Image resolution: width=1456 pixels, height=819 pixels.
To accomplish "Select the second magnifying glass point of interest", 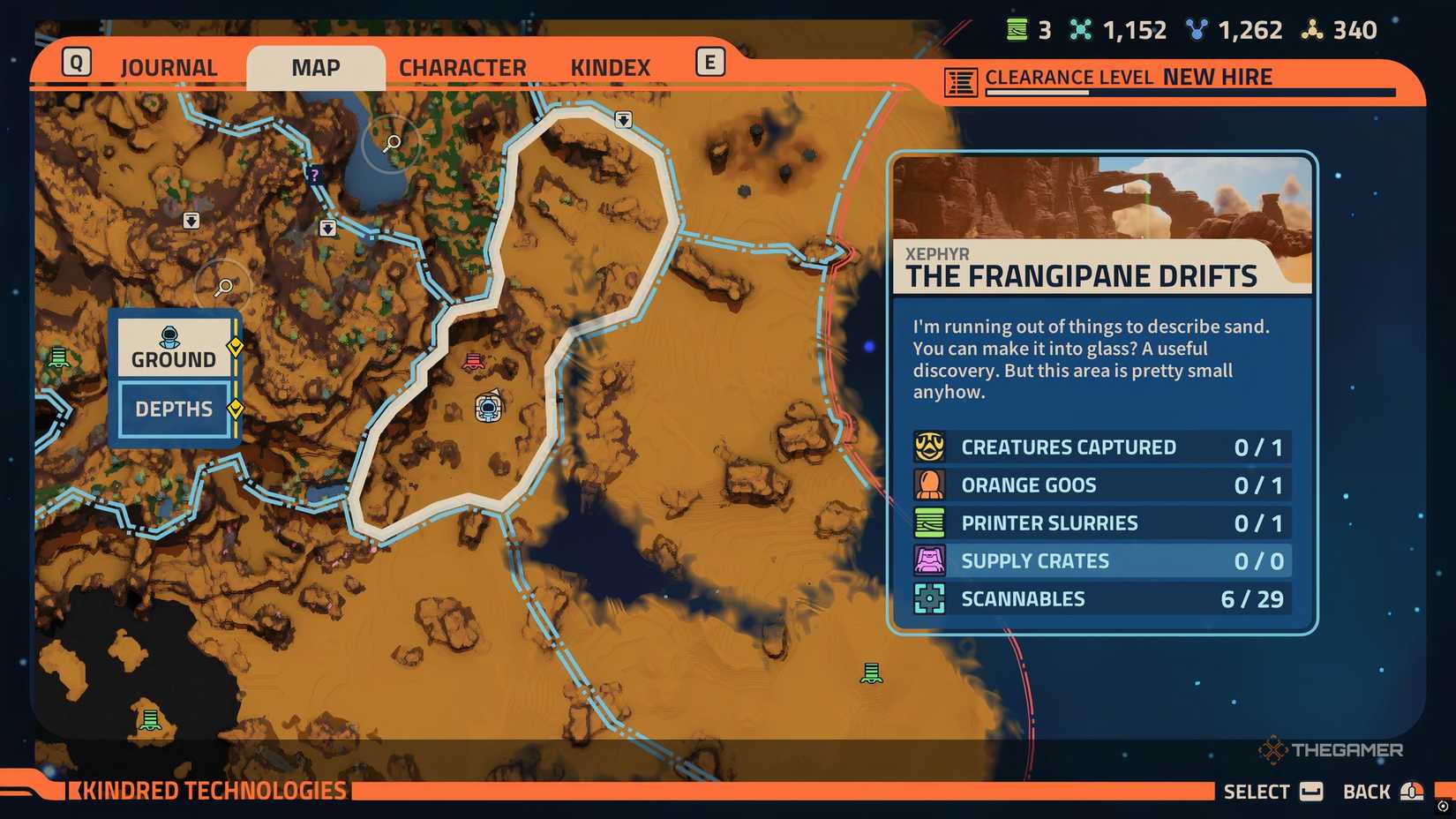I will [x=223, y=286].
